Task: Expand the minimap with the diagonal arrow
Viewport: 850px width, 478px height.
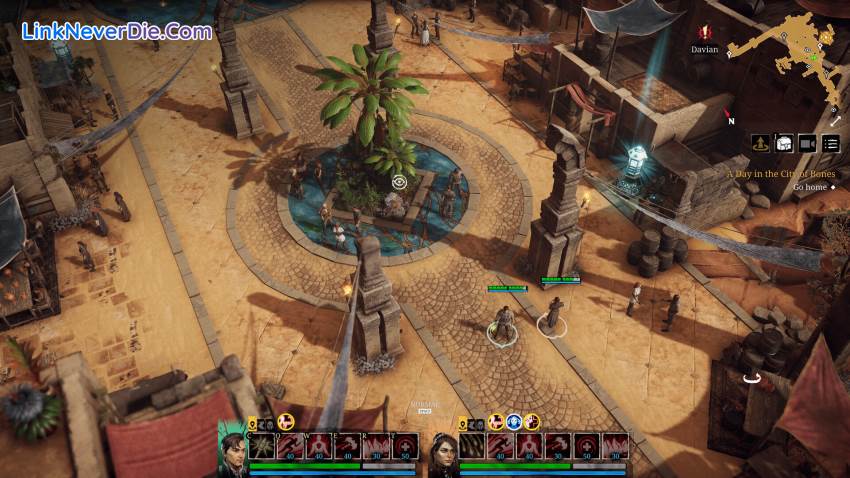Action: (835, 121)
